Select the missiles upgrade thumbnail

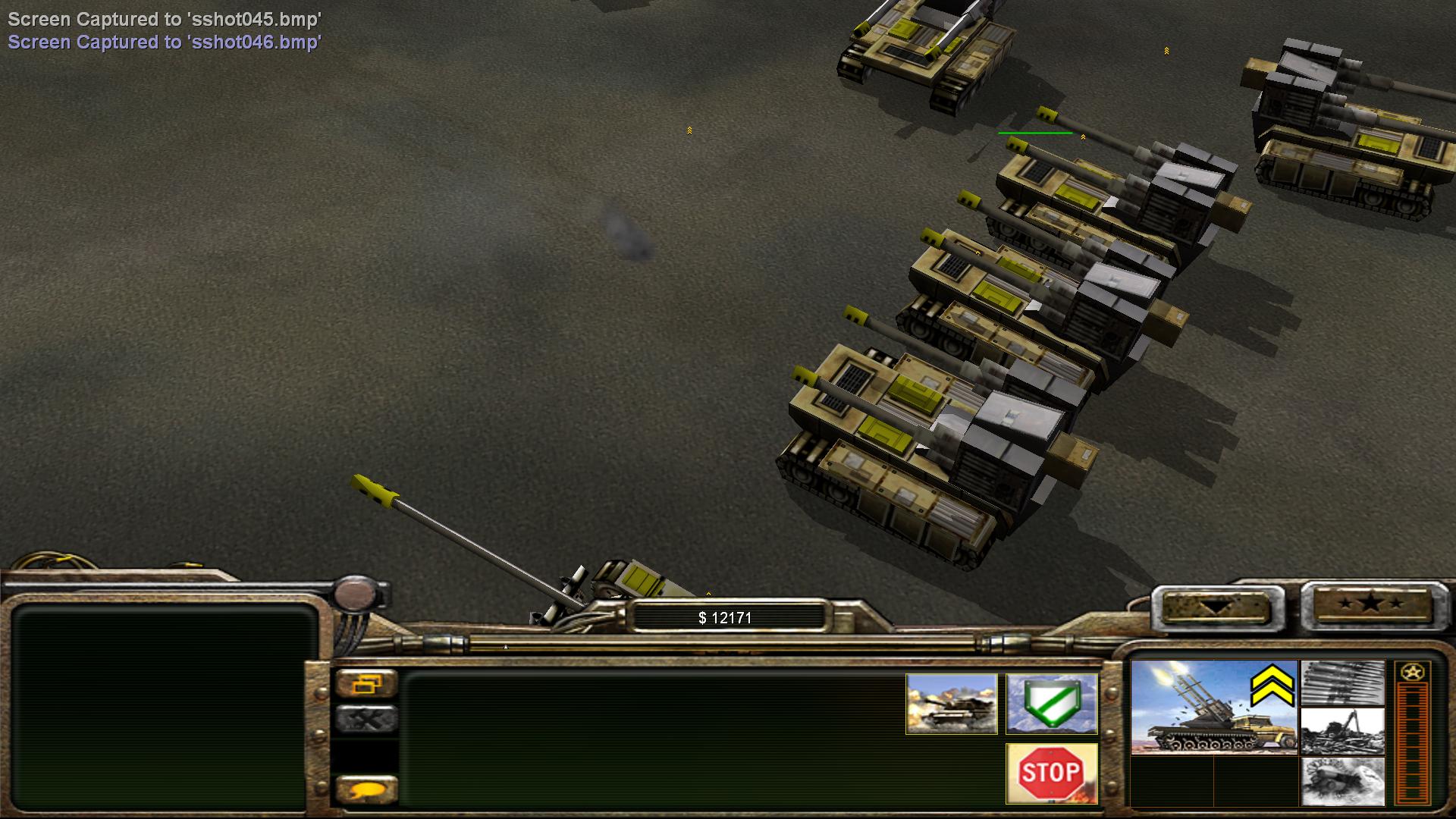1342,683
